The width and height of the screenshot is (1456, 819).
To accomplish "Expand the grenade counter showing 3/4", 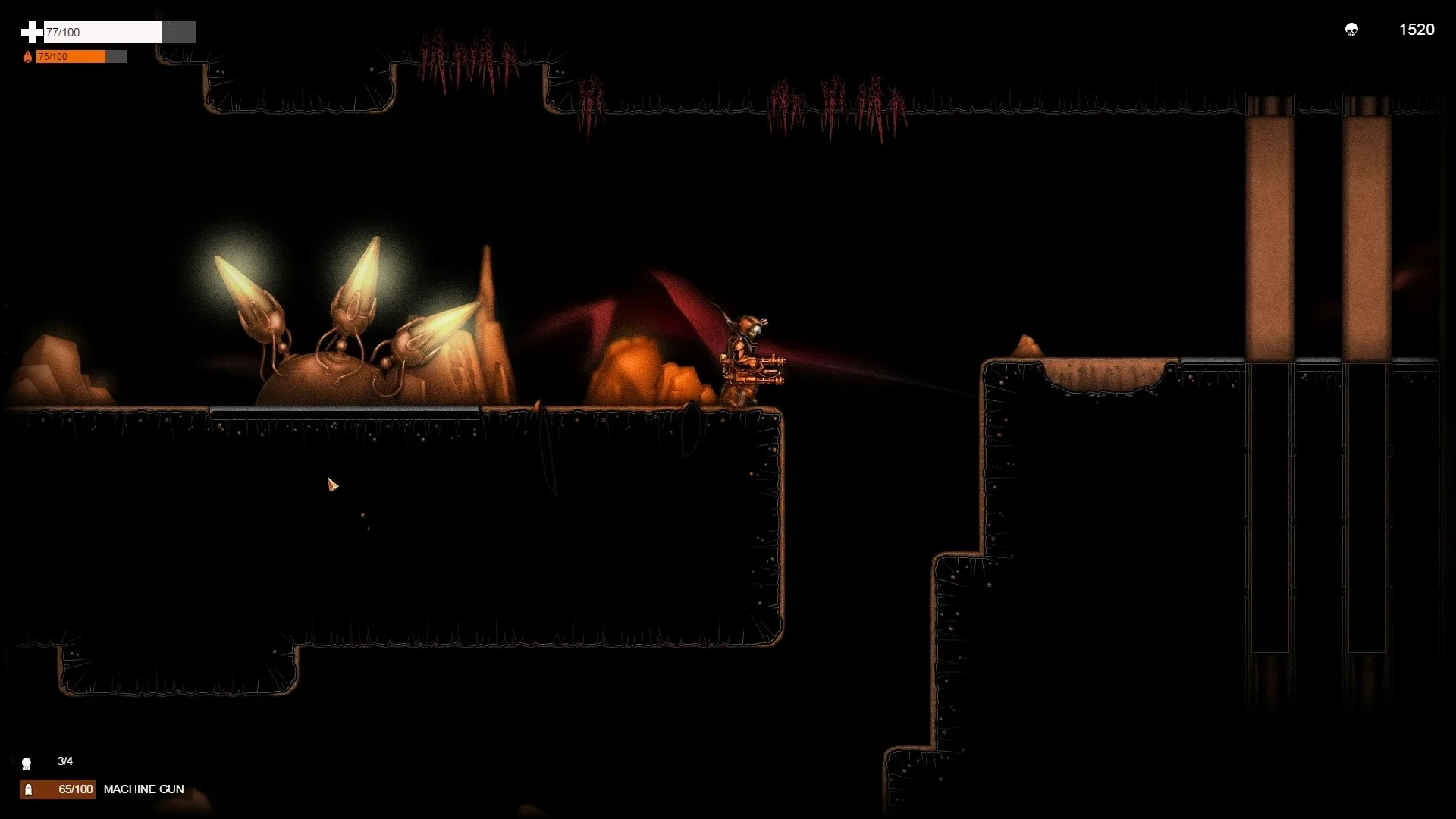I will (x=64, y=762).
